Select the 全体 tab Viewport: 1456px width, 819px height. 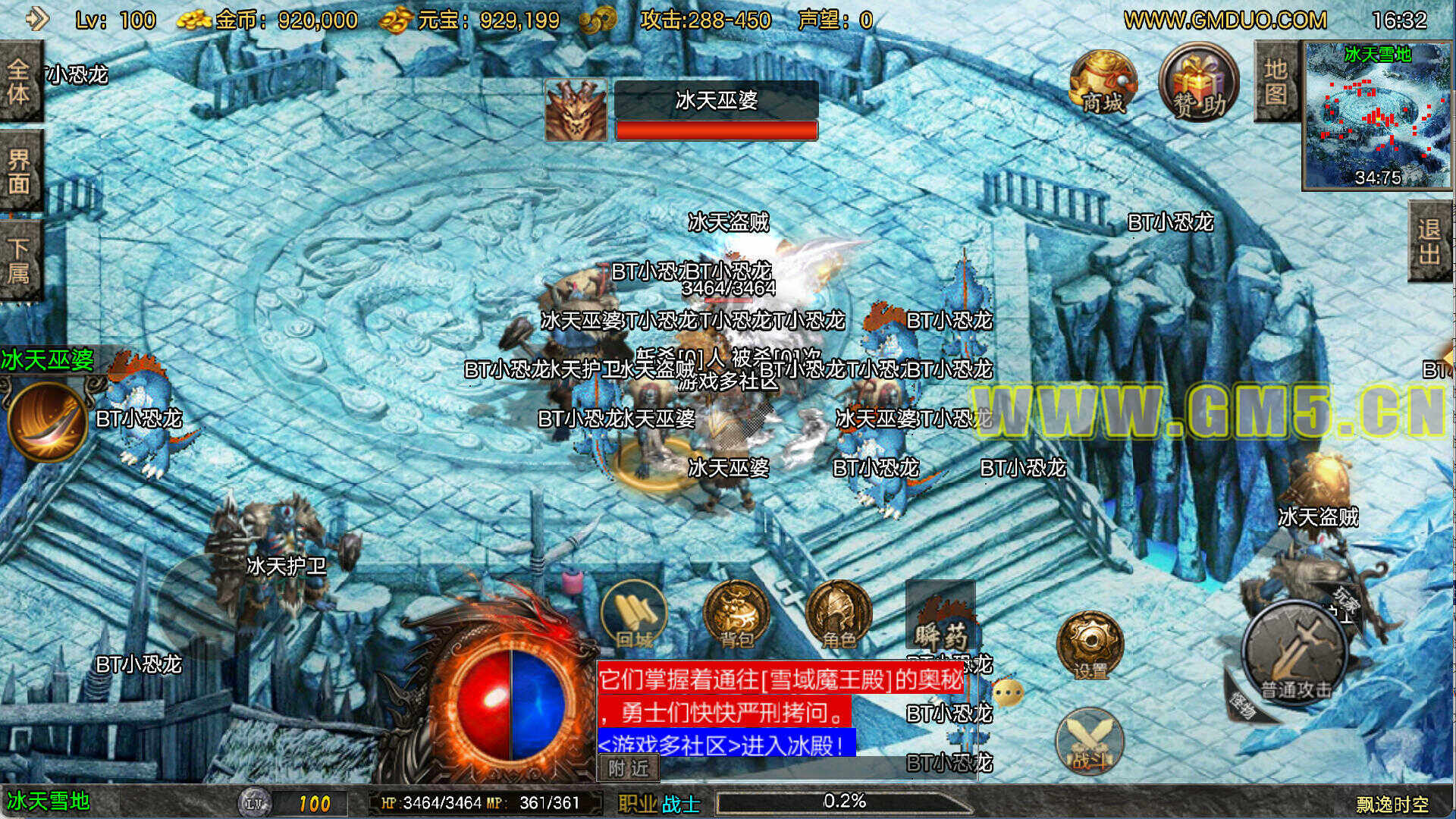(19, 82)
